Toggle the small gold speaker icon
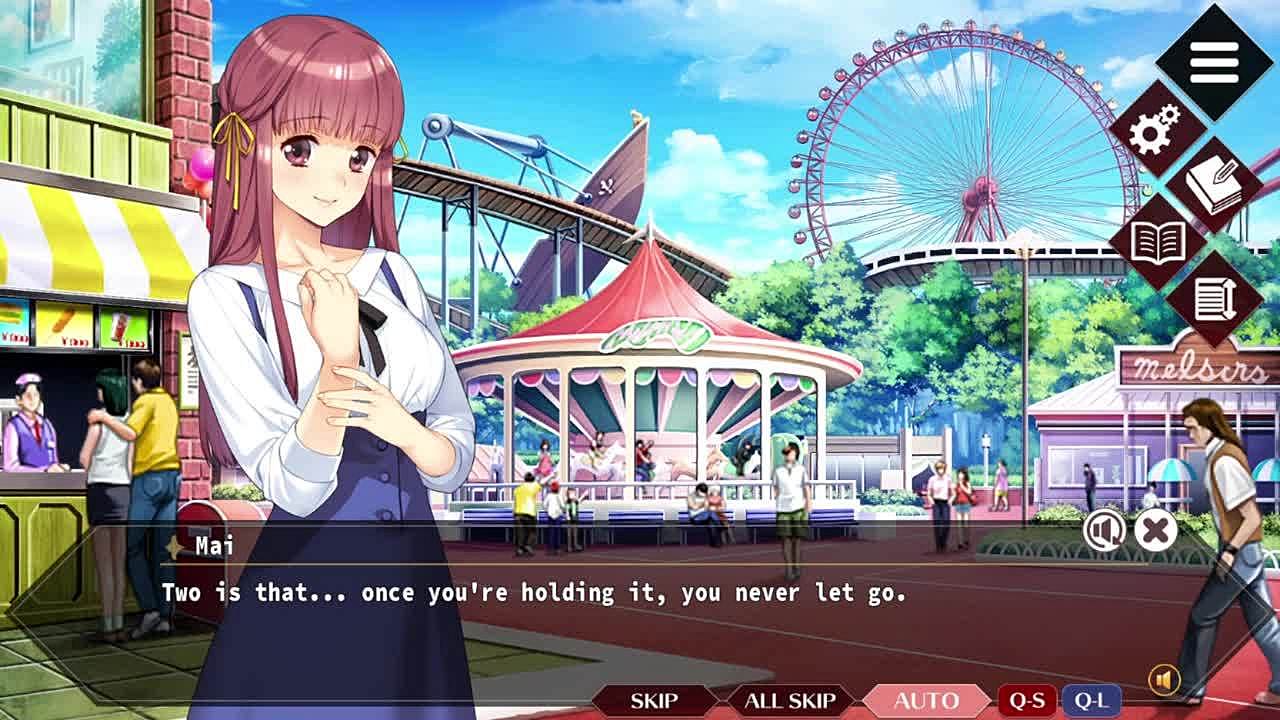The image size is (1280, 720). point(1164,681)
